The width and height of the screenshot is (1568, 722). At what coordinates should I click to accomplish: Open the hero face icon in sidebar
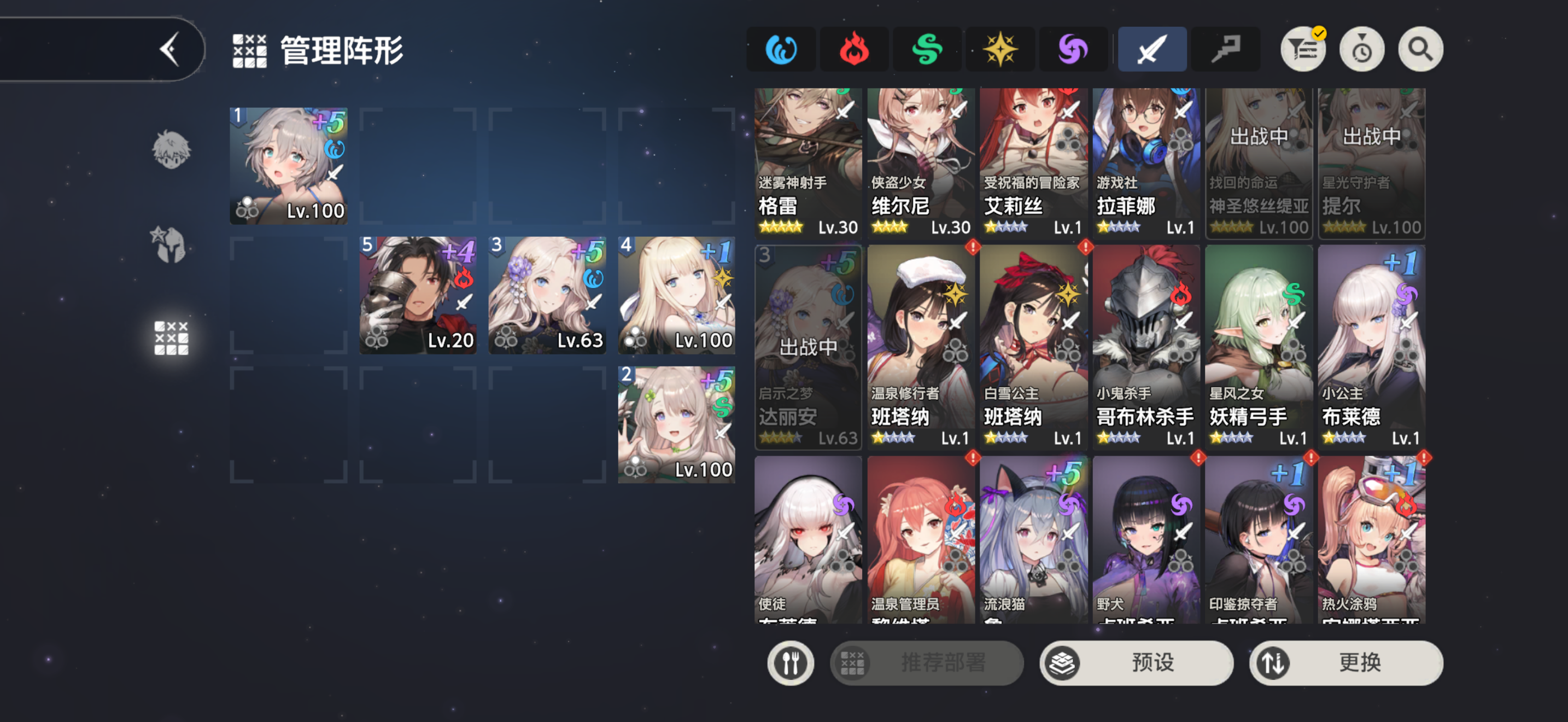(171, 150)
